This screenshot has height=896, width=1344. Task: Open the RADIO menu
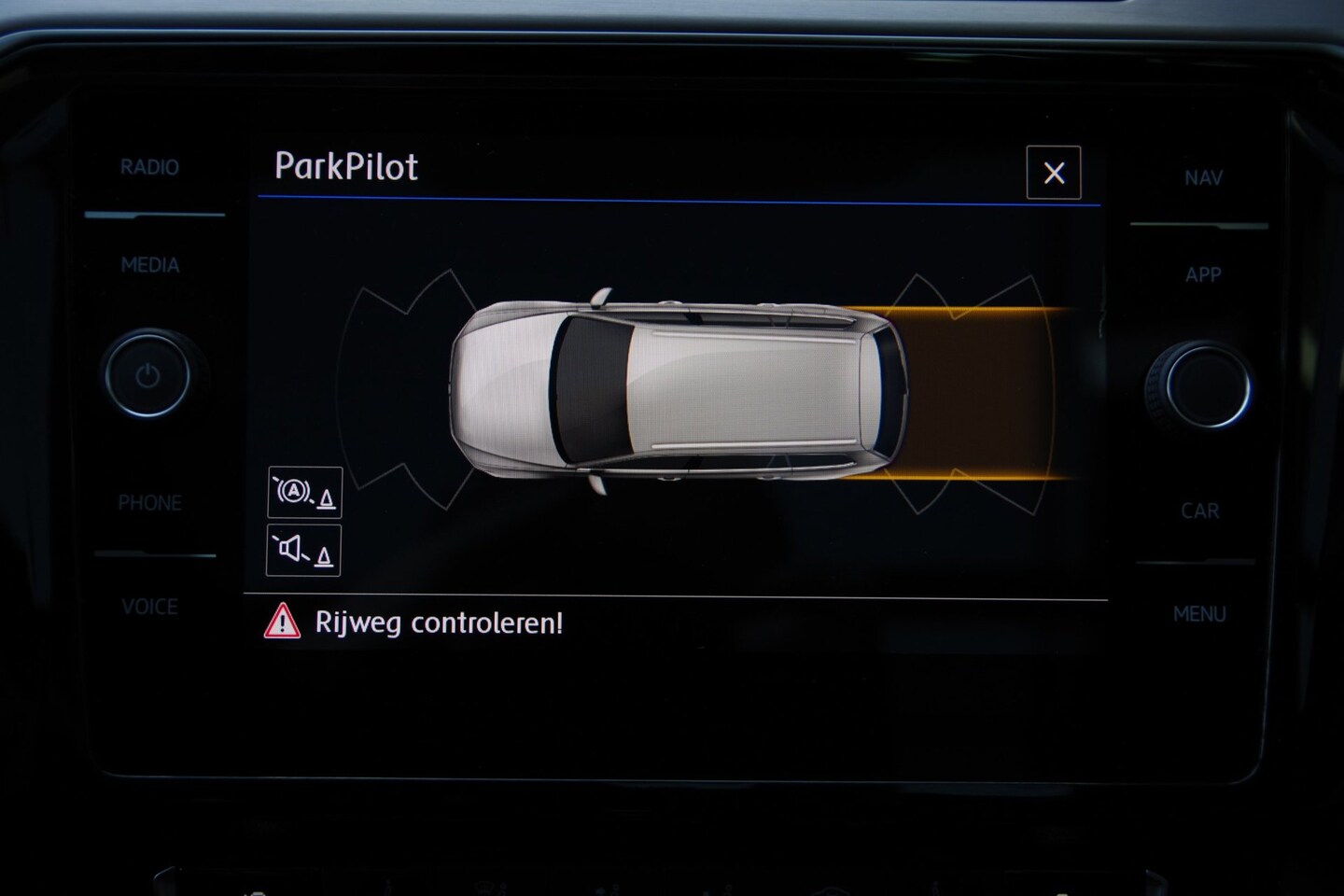pyautogui.click(x=149, y=168)
